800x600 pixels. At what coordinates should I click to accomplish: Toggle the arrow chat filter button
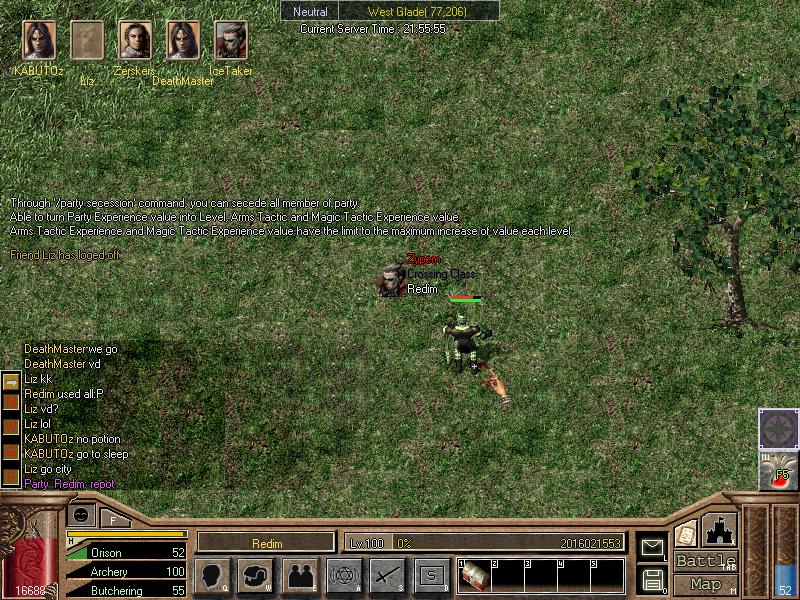(x=11, y=382)
